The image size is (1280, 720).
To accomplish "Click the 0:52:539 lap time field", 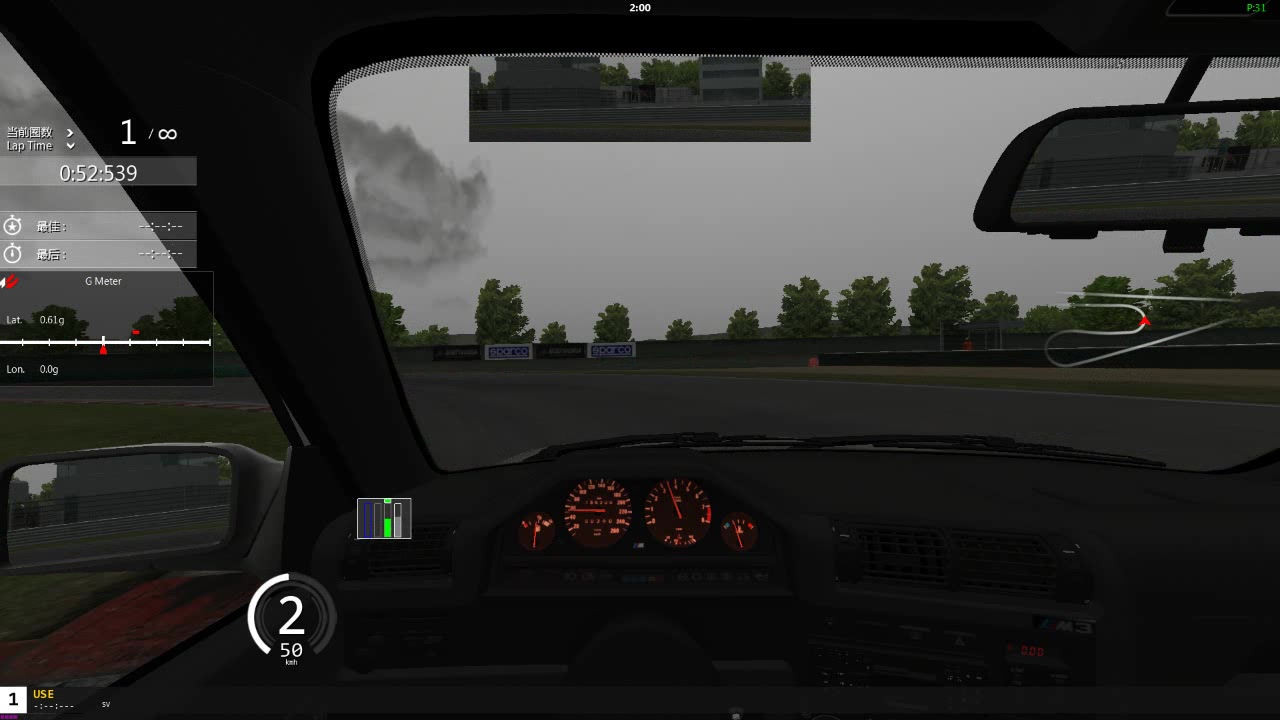I will click(98, 172).
